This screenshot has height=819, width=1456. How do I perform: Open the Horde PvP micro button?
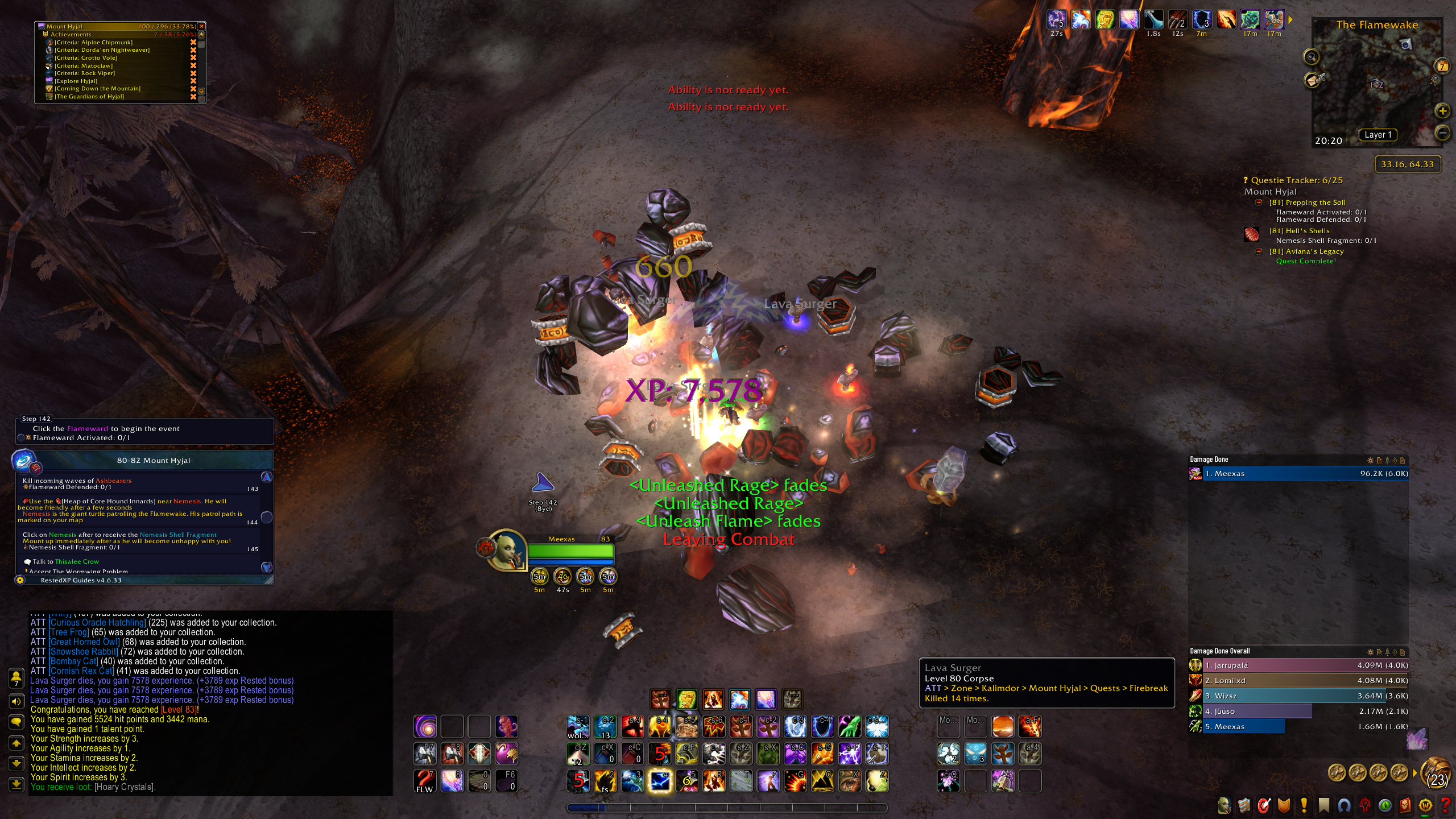pos(1365,805)
